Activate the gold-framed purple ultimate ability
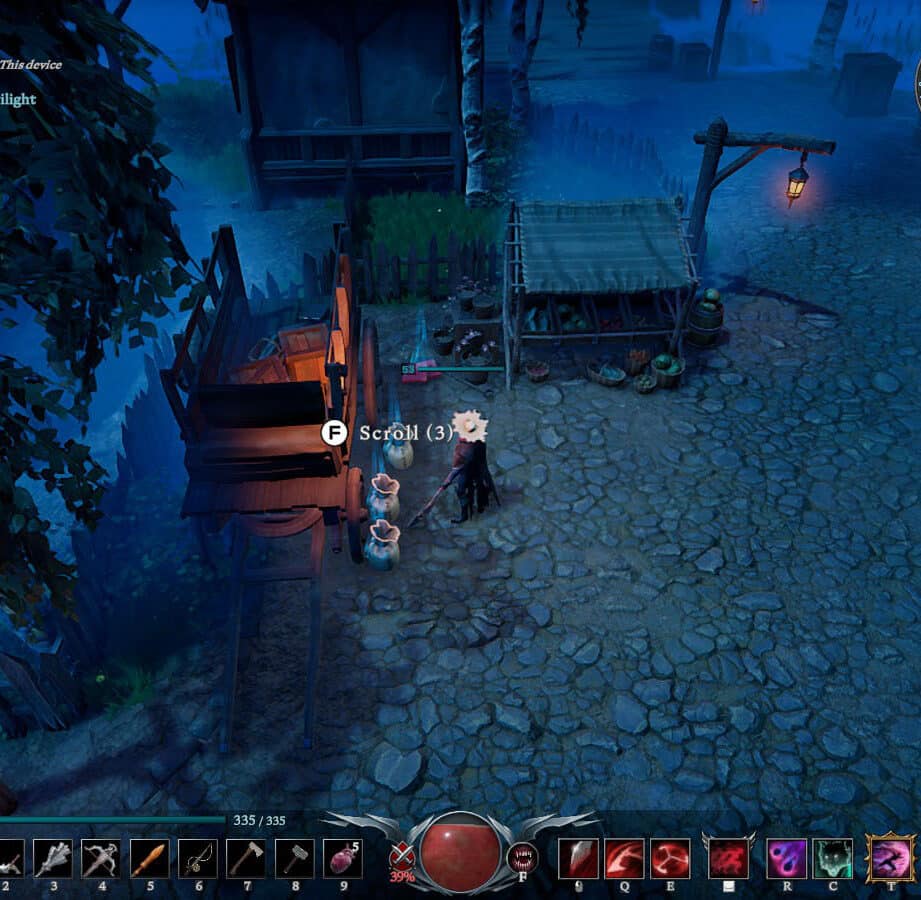921x900 pixels. [890, 857]
